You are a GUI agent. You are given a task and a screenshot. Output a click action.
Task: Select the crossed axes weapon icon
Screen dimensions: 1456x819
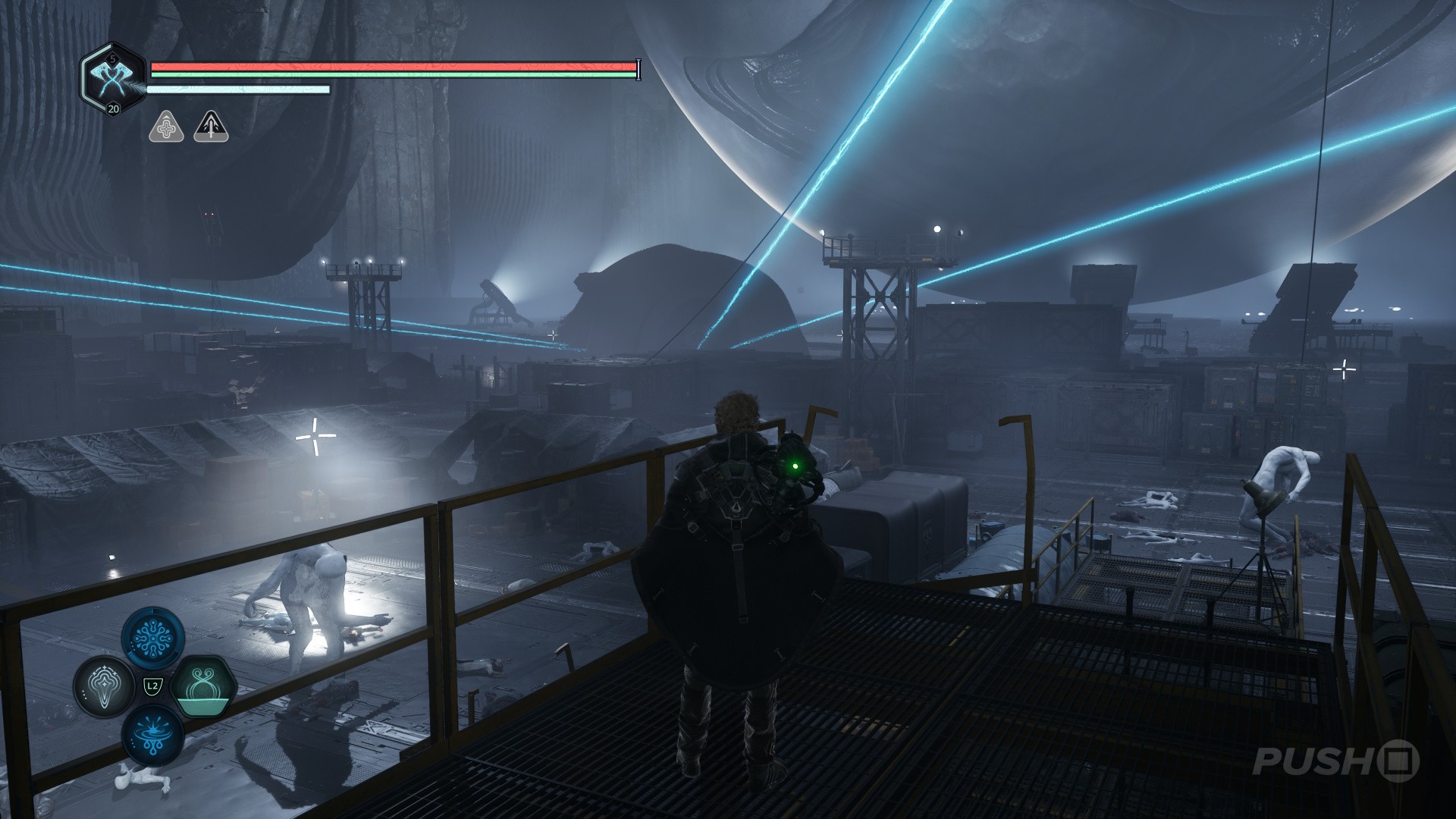click(x=112, y=77)
